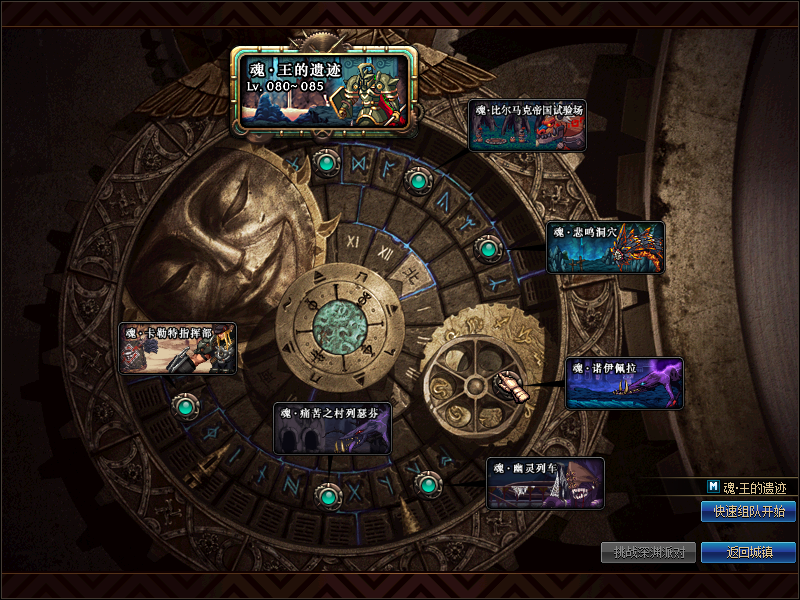Select the teal node below 魂·卡勒特指挥部
This screenshot has width=800, height=600.
point(185,406)
